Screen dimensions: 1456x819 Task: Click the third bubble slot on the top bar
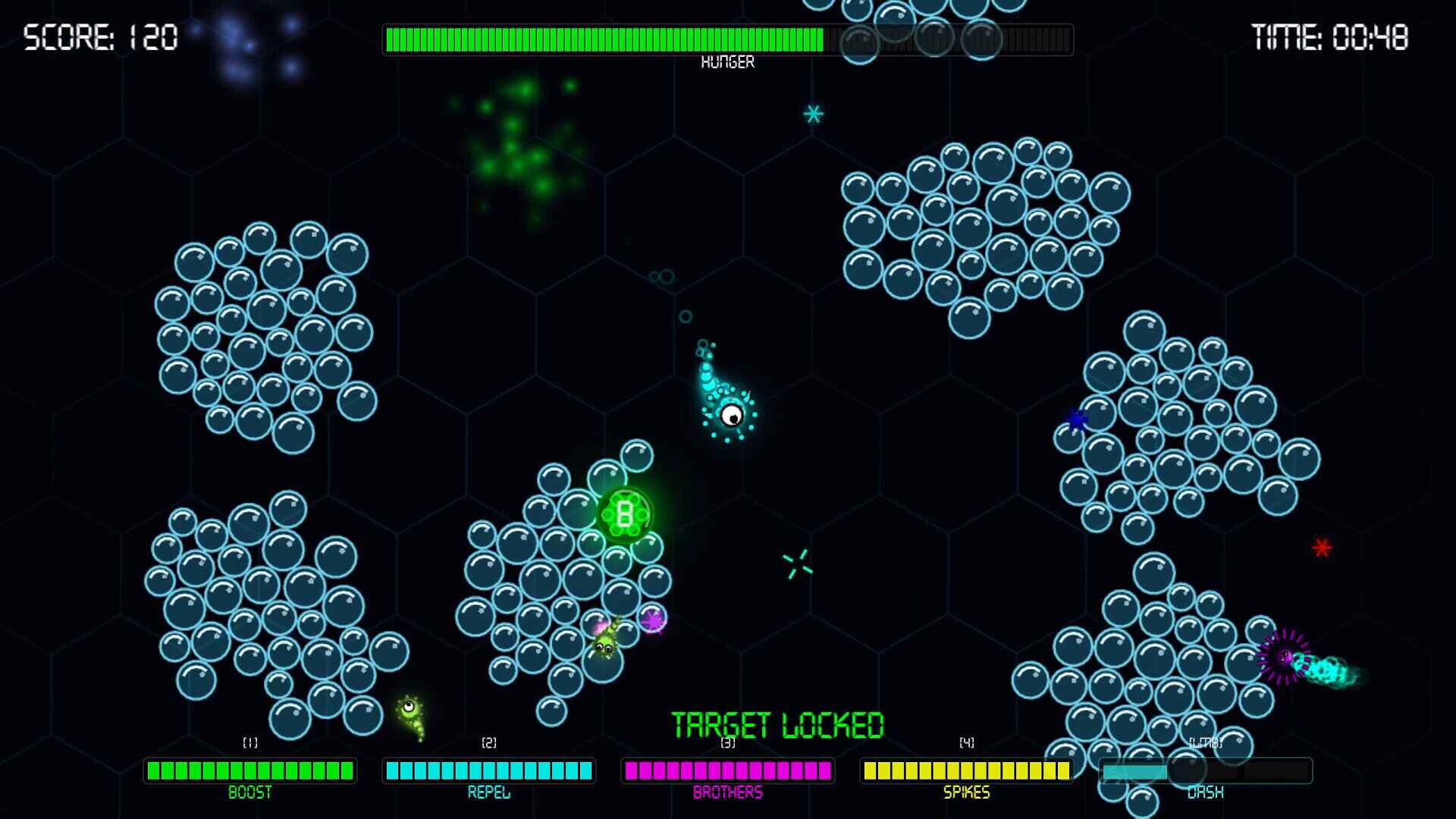pos(982,39)
